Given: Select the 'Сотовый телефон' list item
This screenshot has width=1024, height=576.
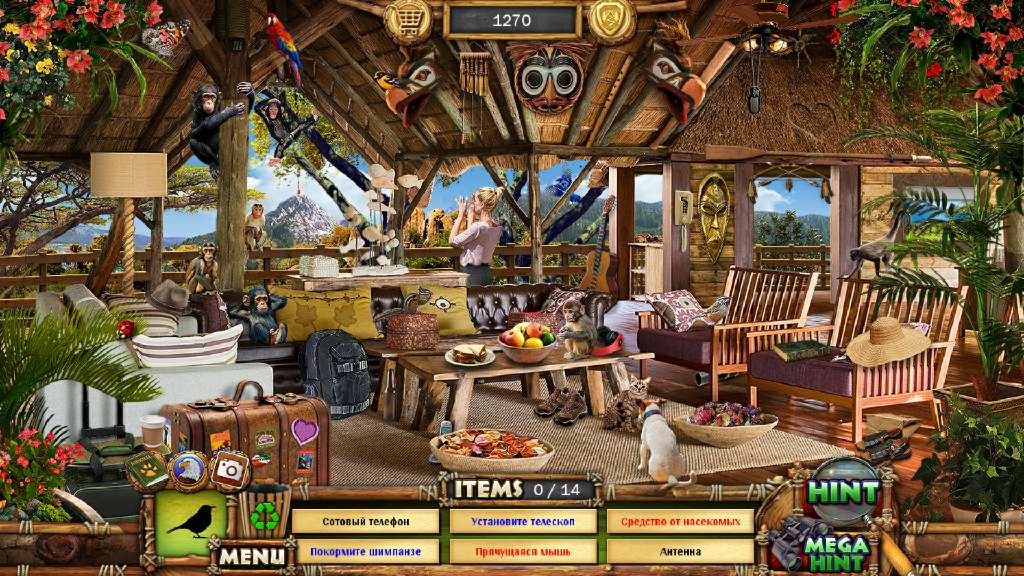Looking at the screenshot, I should coord(365,521).
